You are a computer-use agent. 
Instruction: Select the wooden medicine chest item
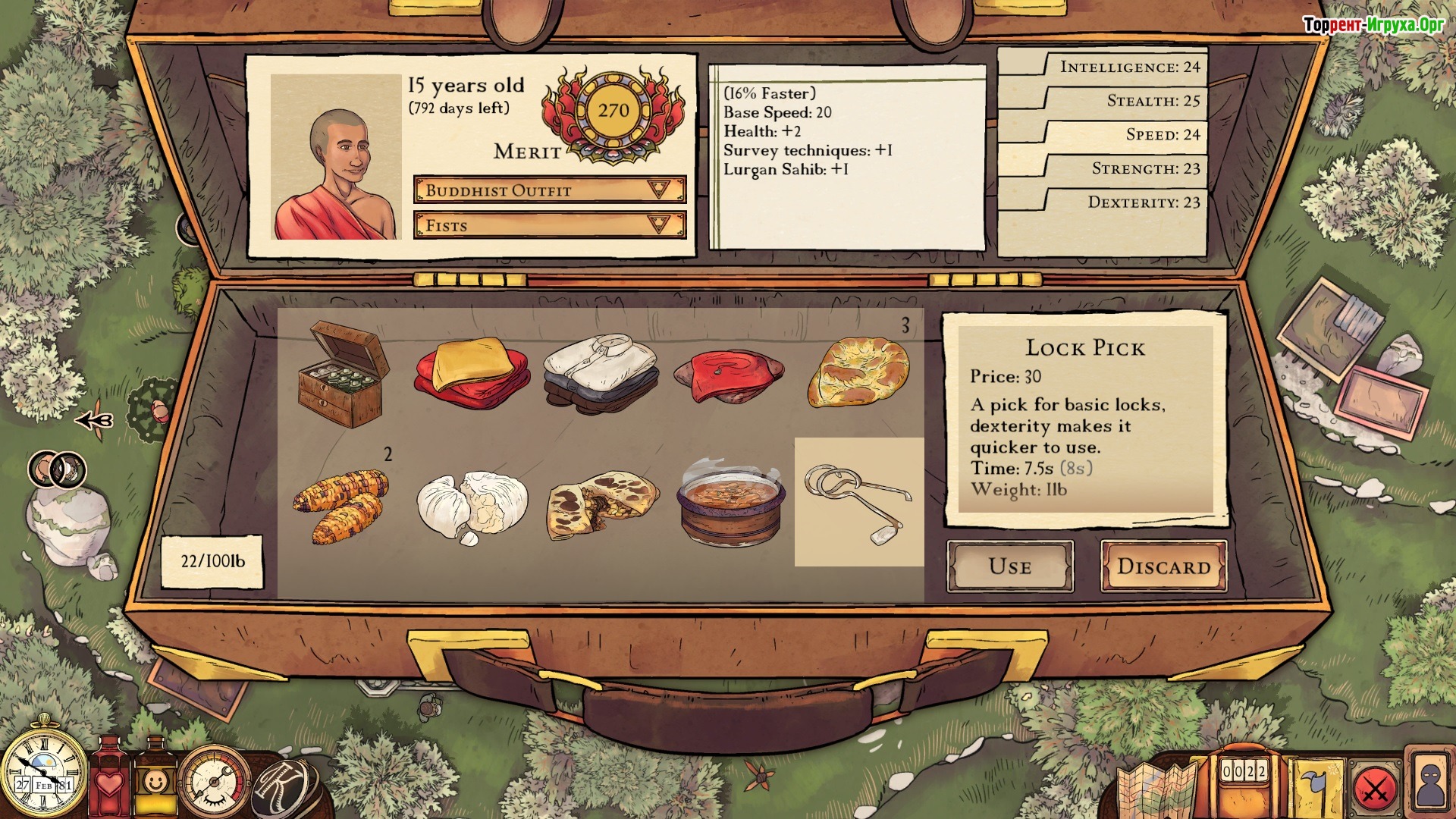point(343,373)
